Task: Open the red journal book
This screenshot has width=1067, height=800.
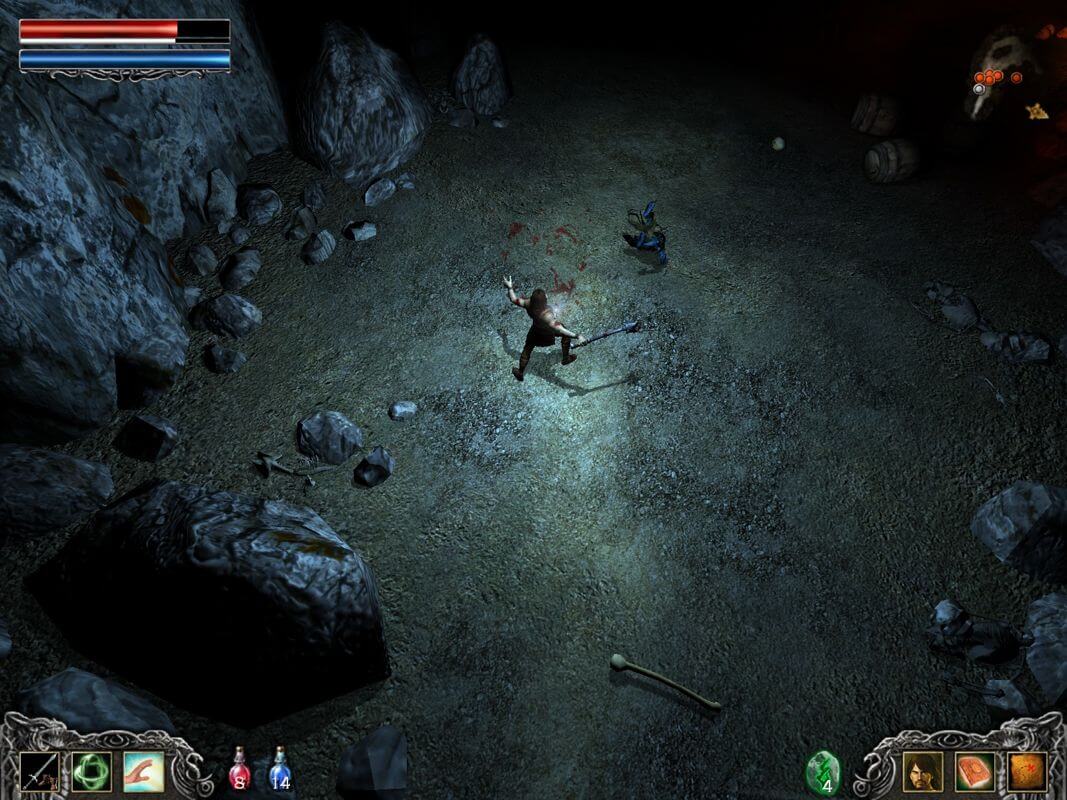Action: (x=974, y=771)
